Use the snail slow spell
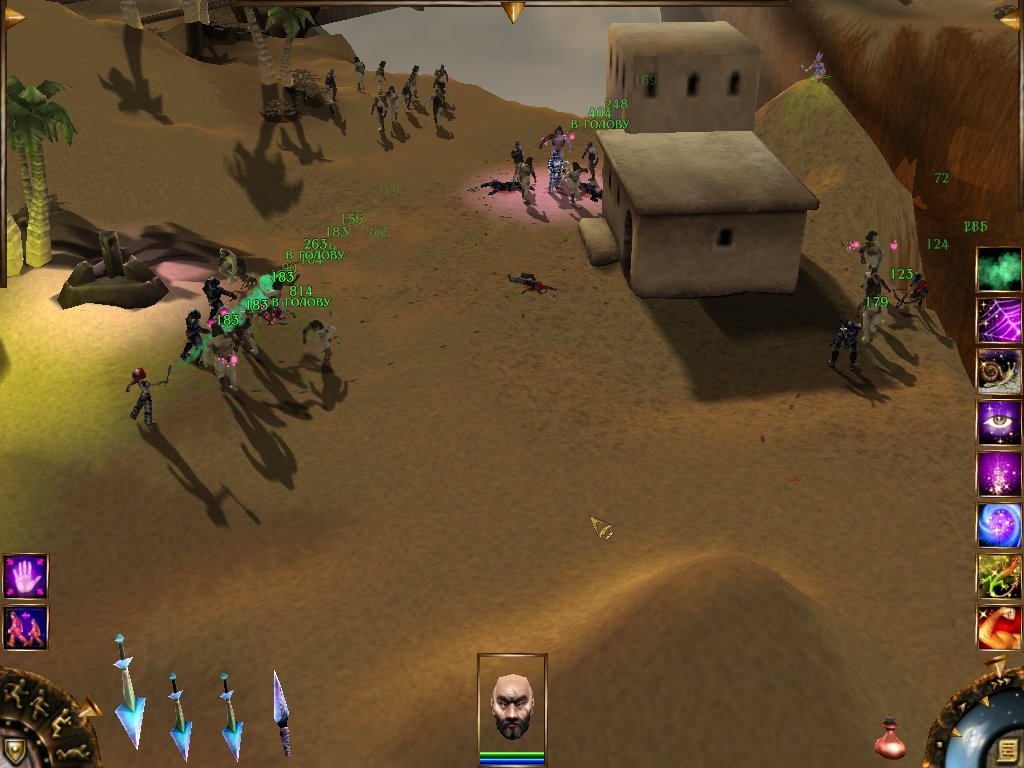The height and width of the screenshot is (768, 1024). (x=999, y=371)
